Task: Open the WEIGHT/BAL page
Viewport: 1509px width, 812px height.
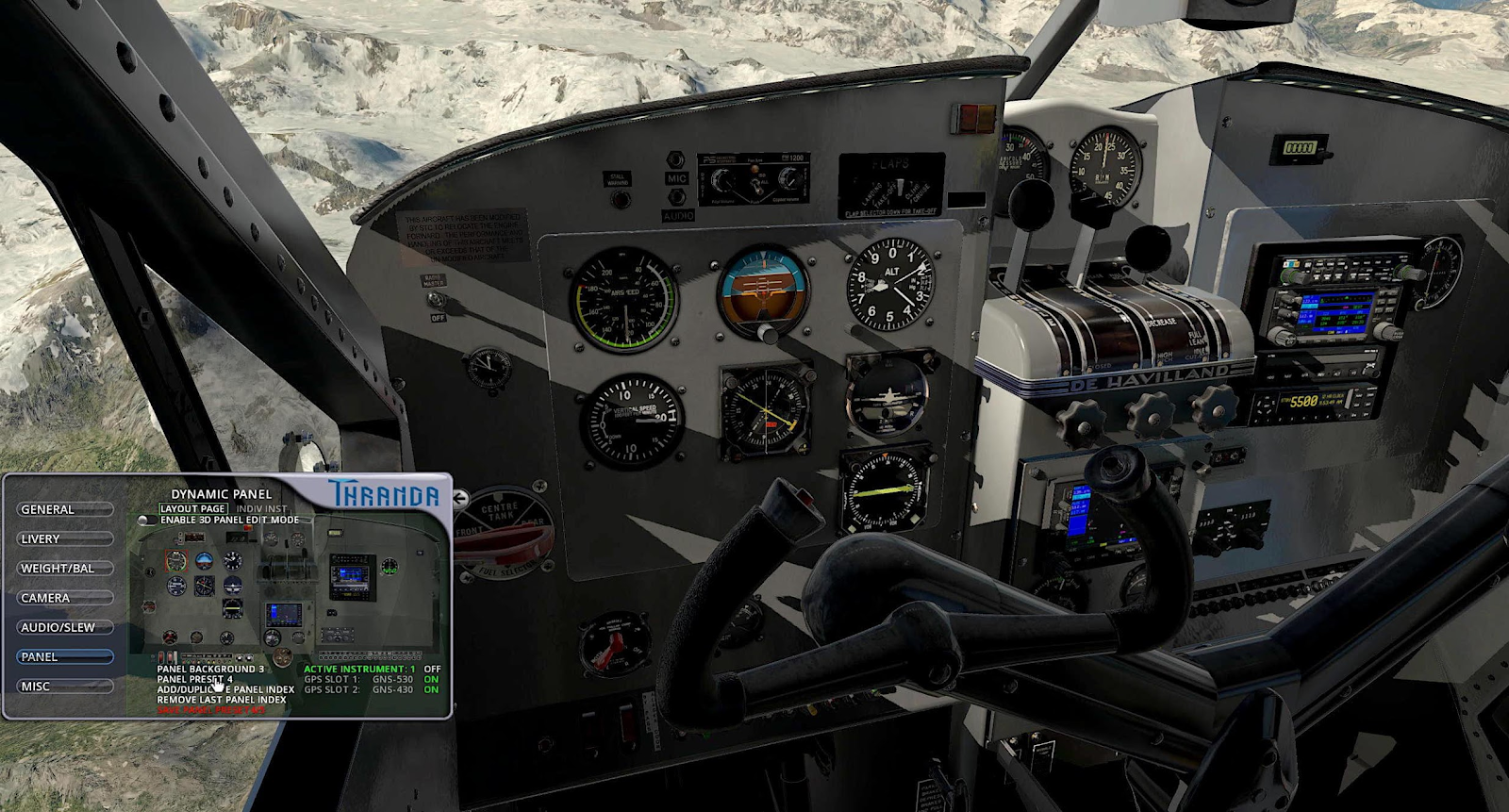Action: click(x=64, y=569)
